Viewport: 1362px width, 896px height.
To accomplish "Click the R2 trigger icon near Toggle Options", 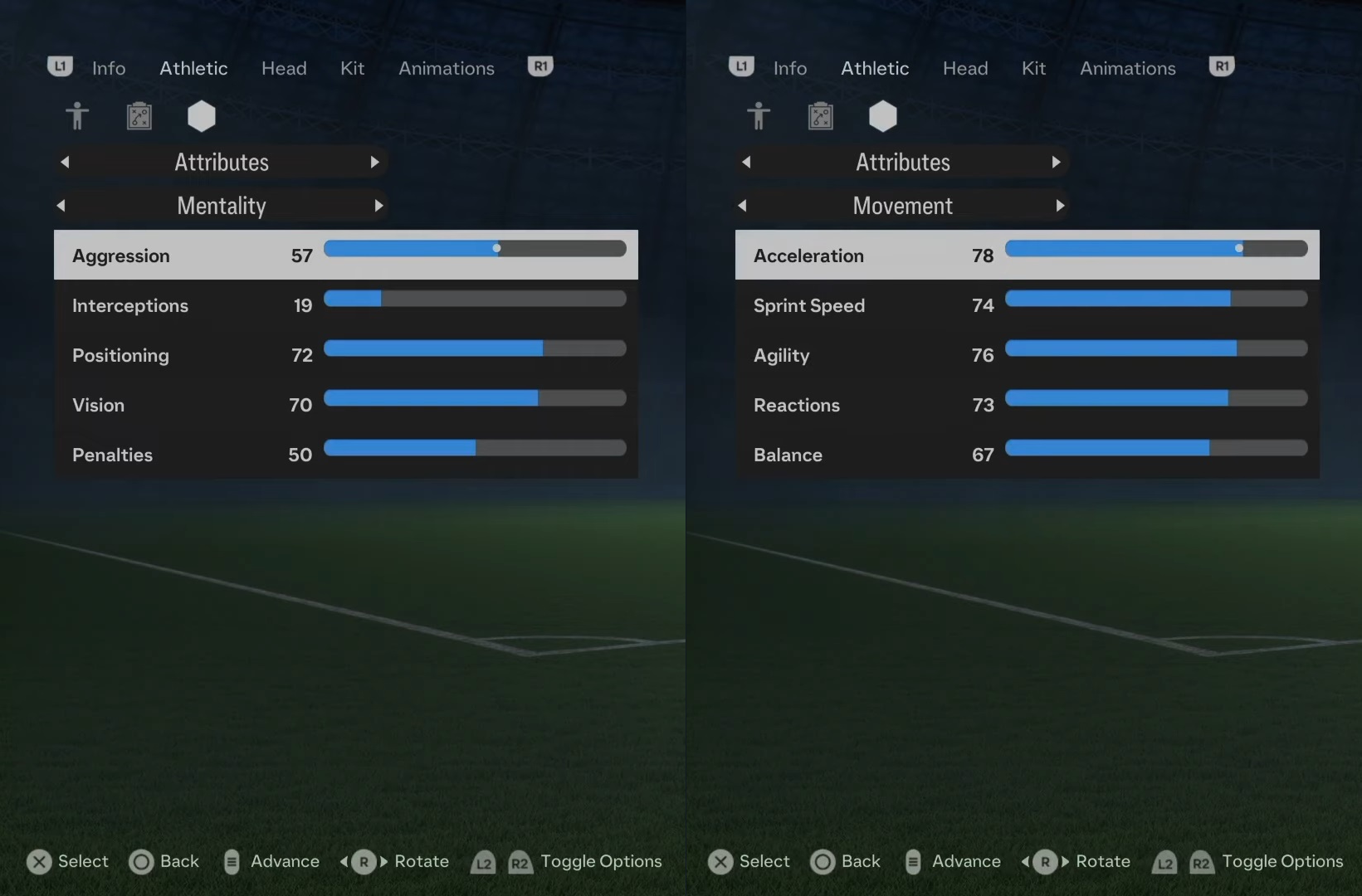I will pos(520,863).
